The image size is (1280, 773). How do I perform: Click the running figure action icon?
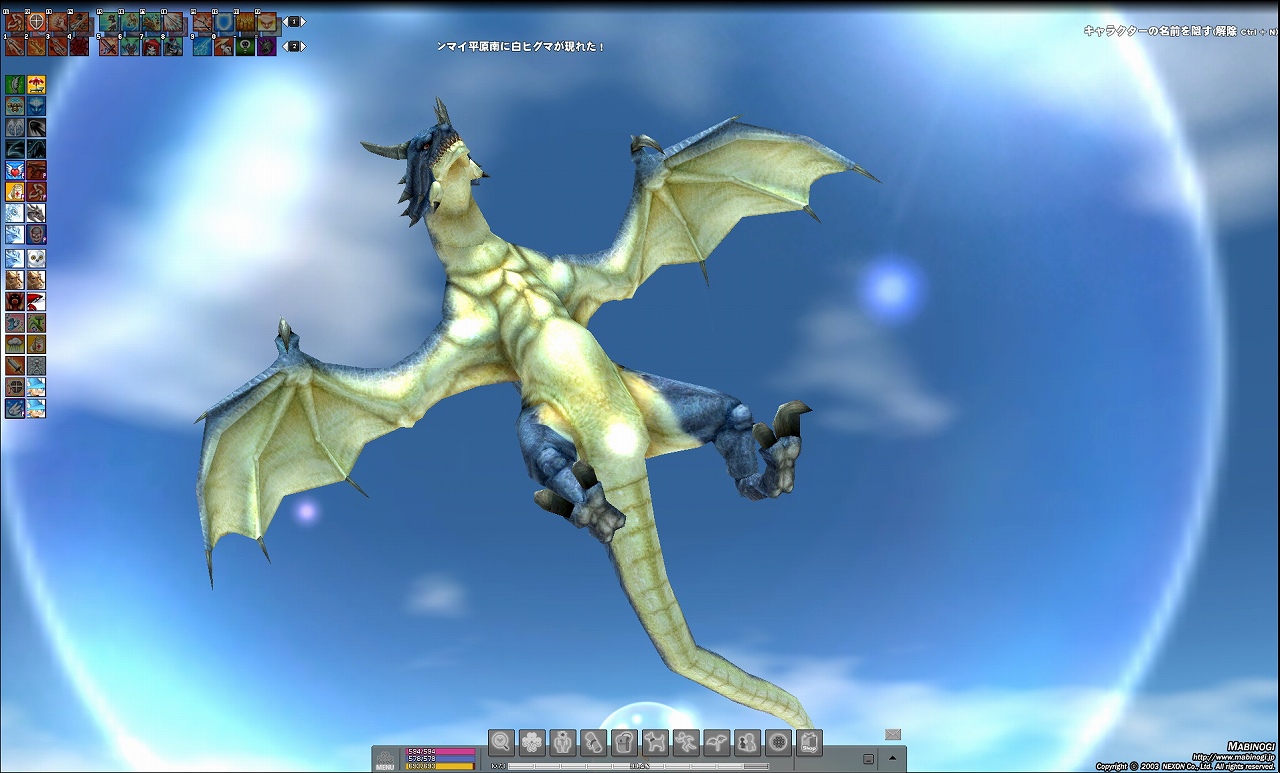pos(686,742)
